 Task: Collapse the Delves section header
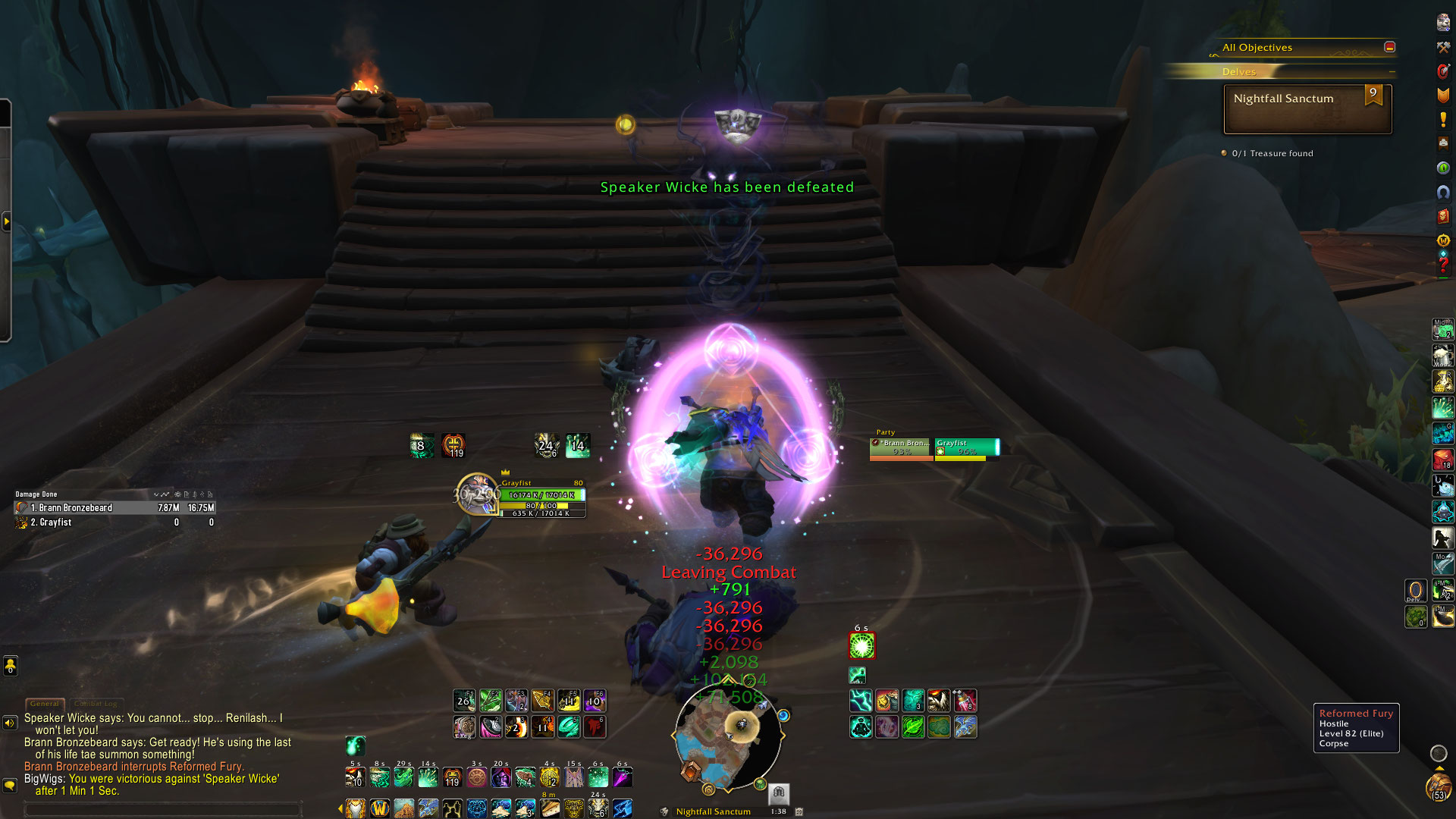tap(1392, 72)
